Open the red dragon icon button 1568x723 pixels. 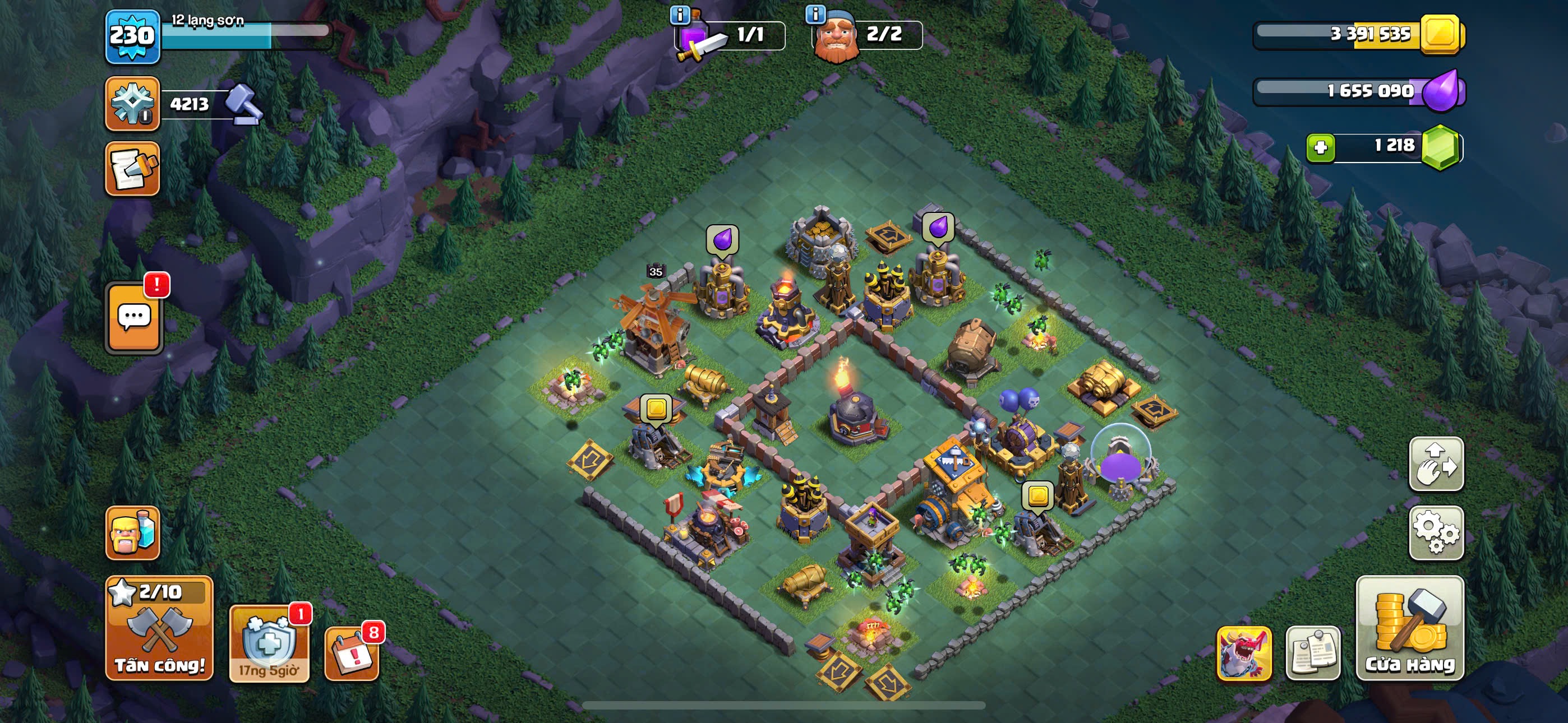coord(1243,653)
